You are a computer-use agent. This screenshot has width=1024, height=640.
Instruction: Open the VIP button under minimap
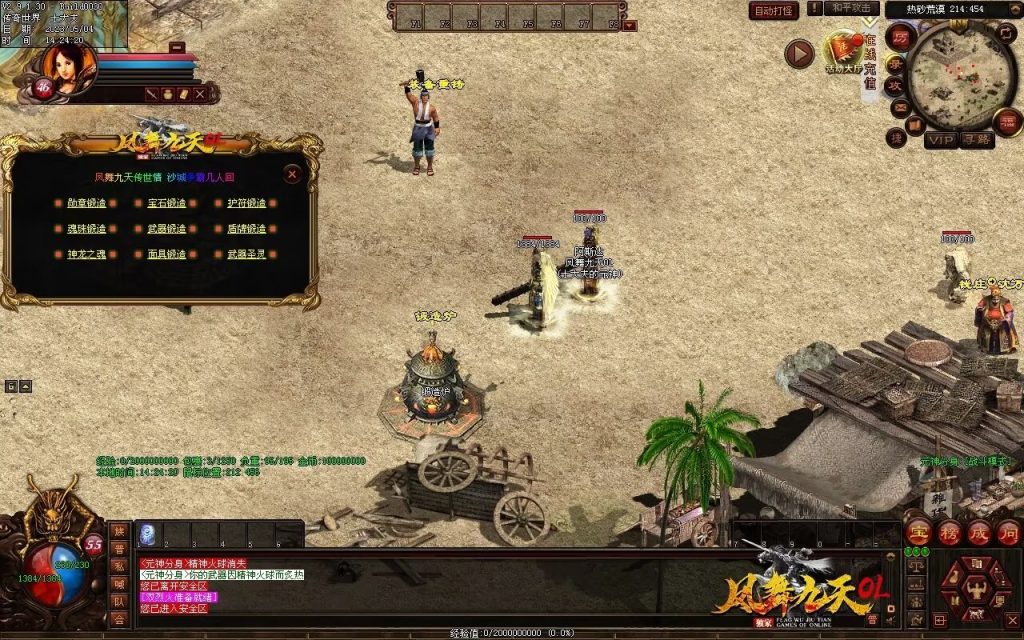(x=940, y=140)
